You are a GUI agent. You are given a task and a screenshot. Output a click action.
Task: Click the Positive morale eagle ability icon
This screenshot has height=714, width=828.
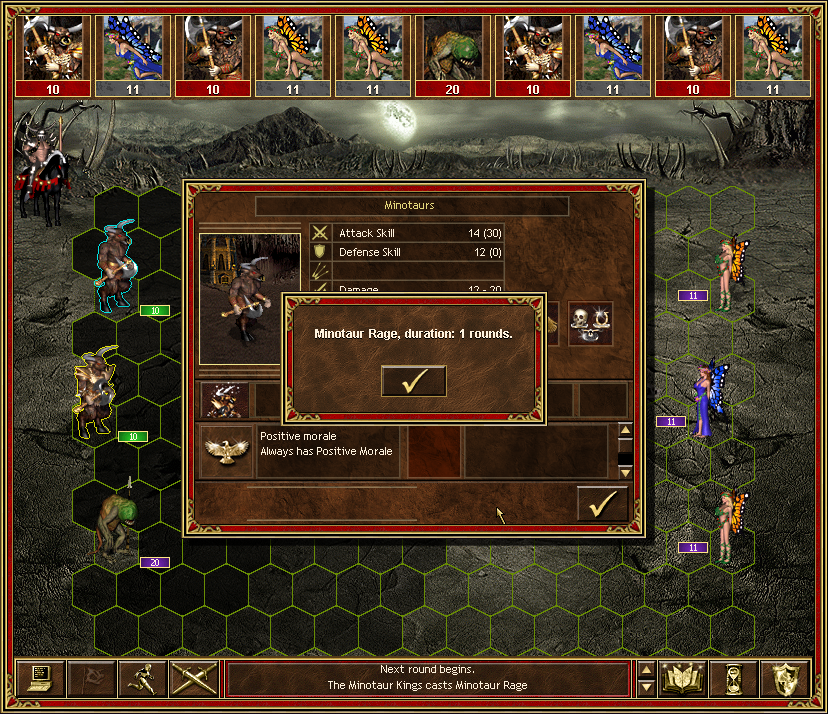(225, 451)
